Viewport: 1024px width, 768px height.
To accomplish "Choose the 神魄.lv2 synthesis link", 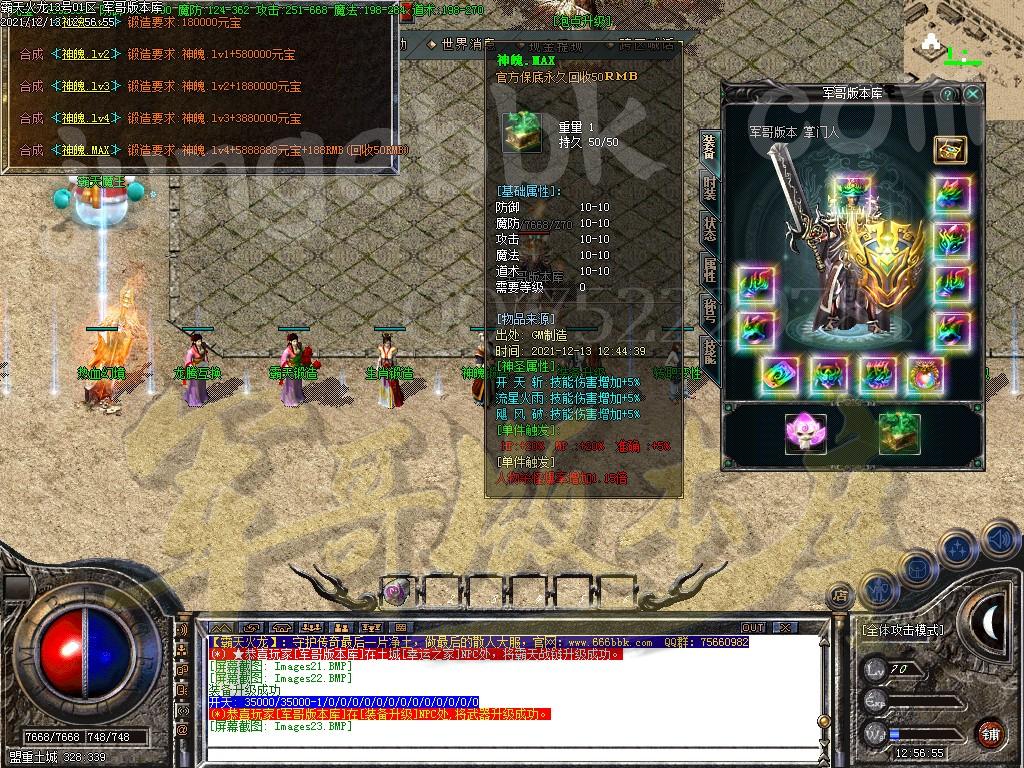I will pos(85,54).
